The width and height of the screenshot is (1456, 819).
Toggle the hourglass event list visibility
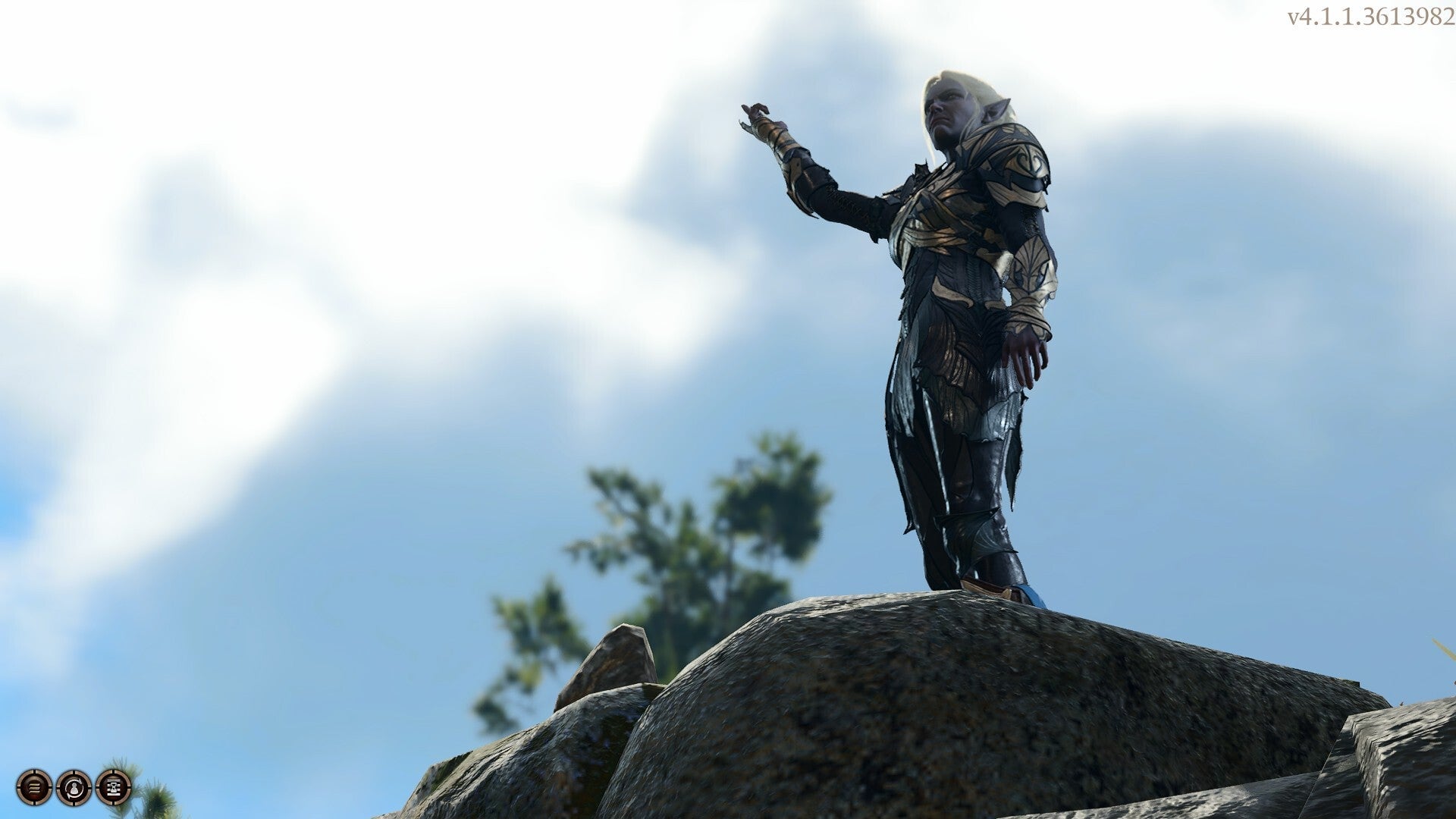click(112, 789)
